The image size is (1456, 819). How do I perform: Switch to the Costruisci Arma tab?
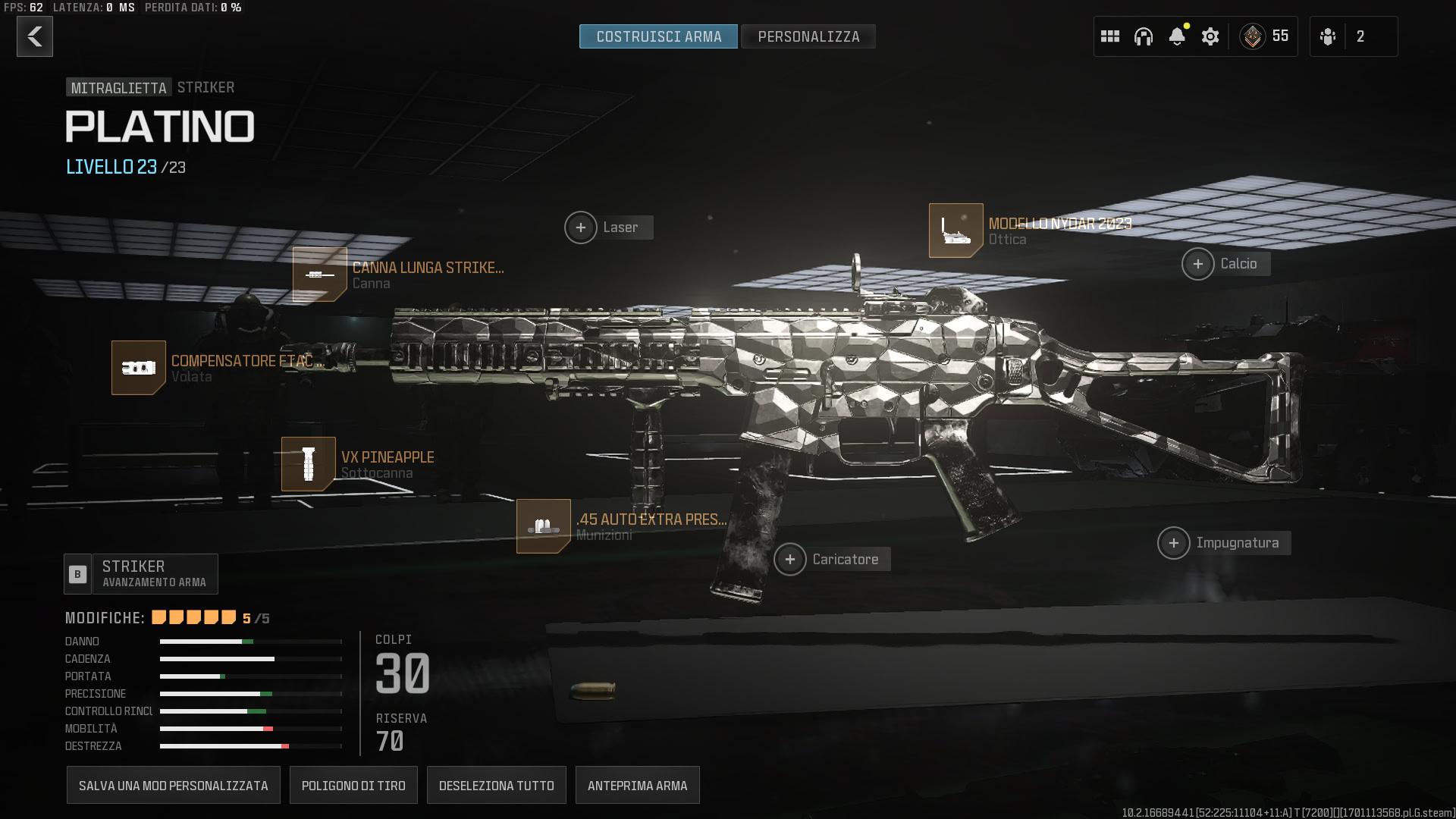click(x=658, y=36)
